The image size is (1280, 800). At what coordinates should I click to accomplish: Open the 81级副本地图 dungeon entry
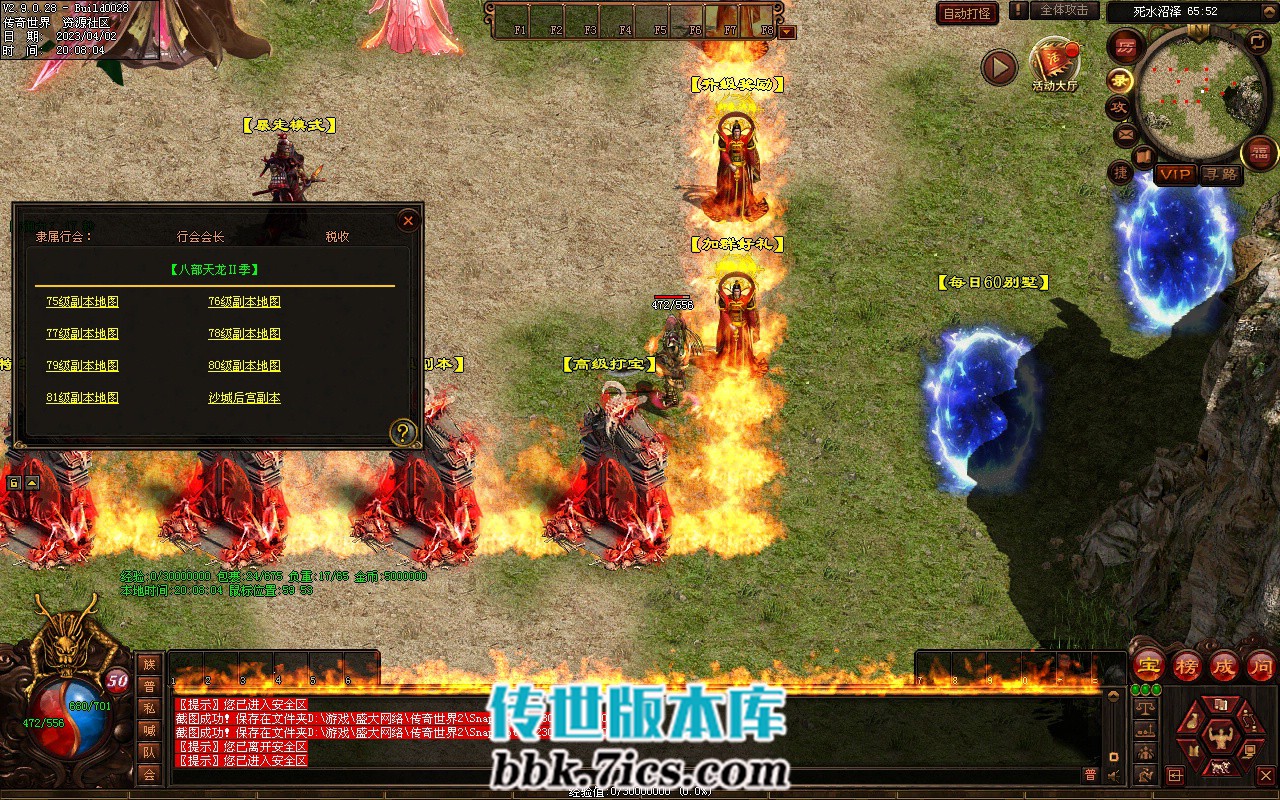(x=82, y=398)
